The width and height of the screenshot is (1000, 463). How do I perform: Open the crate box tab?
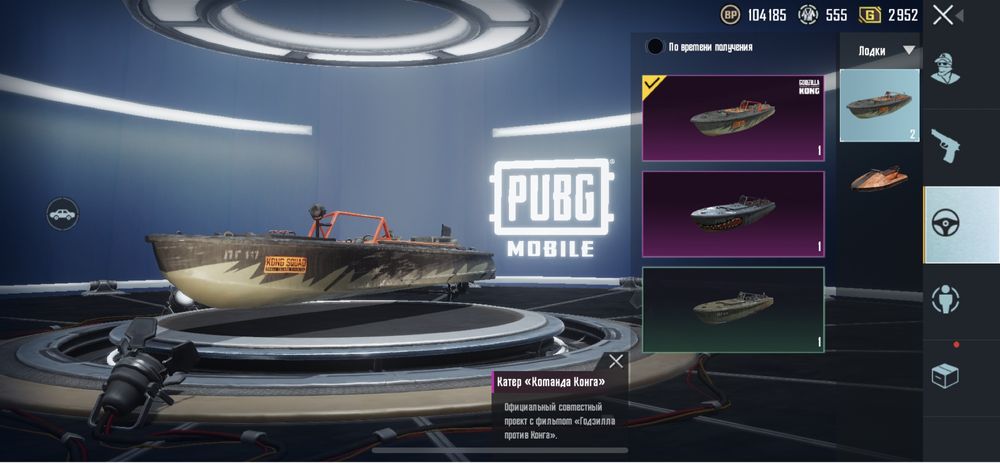[945, 376]
